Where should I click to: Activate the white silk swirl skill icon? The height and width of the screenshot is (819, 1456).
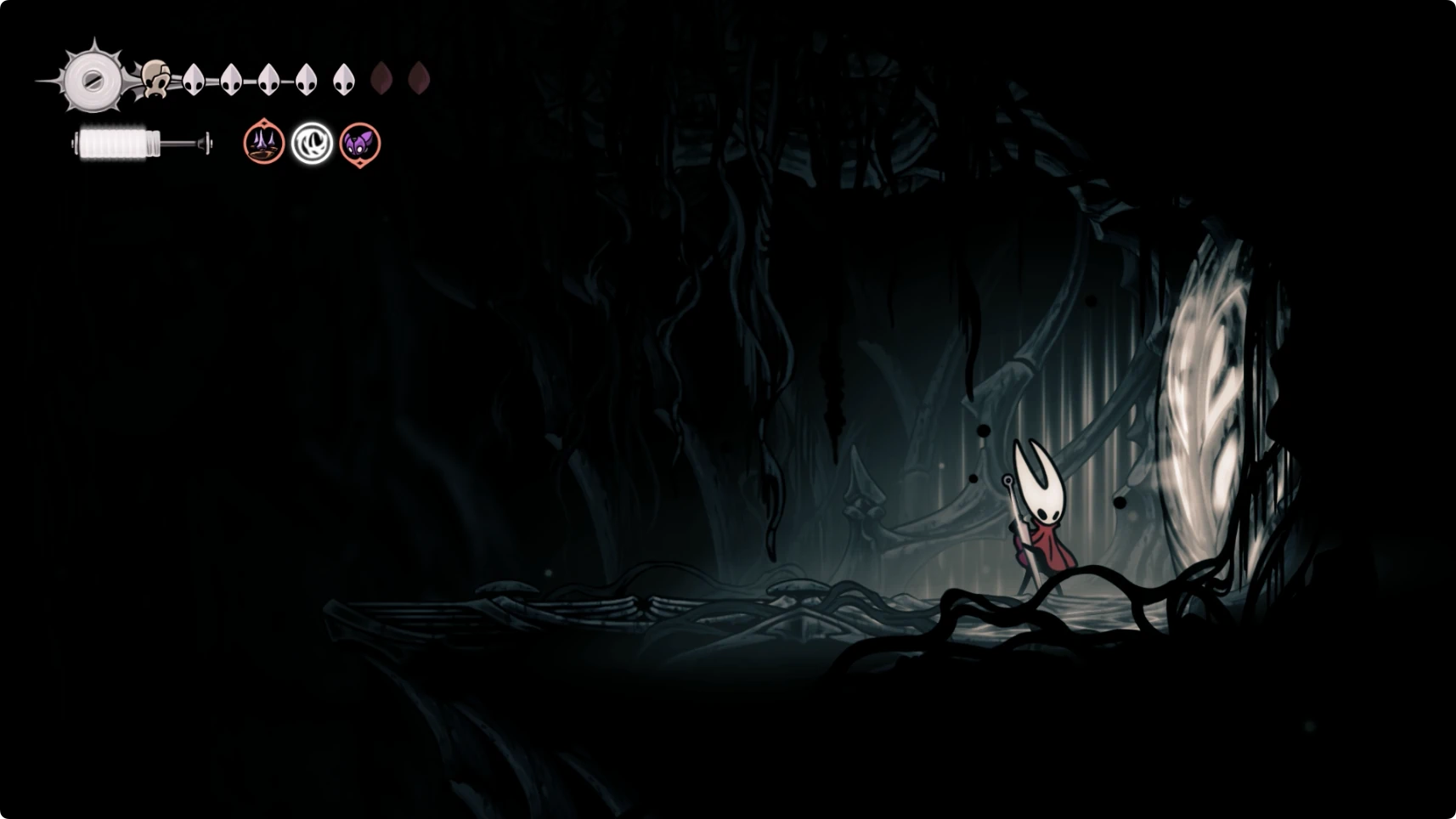point(312,143)
